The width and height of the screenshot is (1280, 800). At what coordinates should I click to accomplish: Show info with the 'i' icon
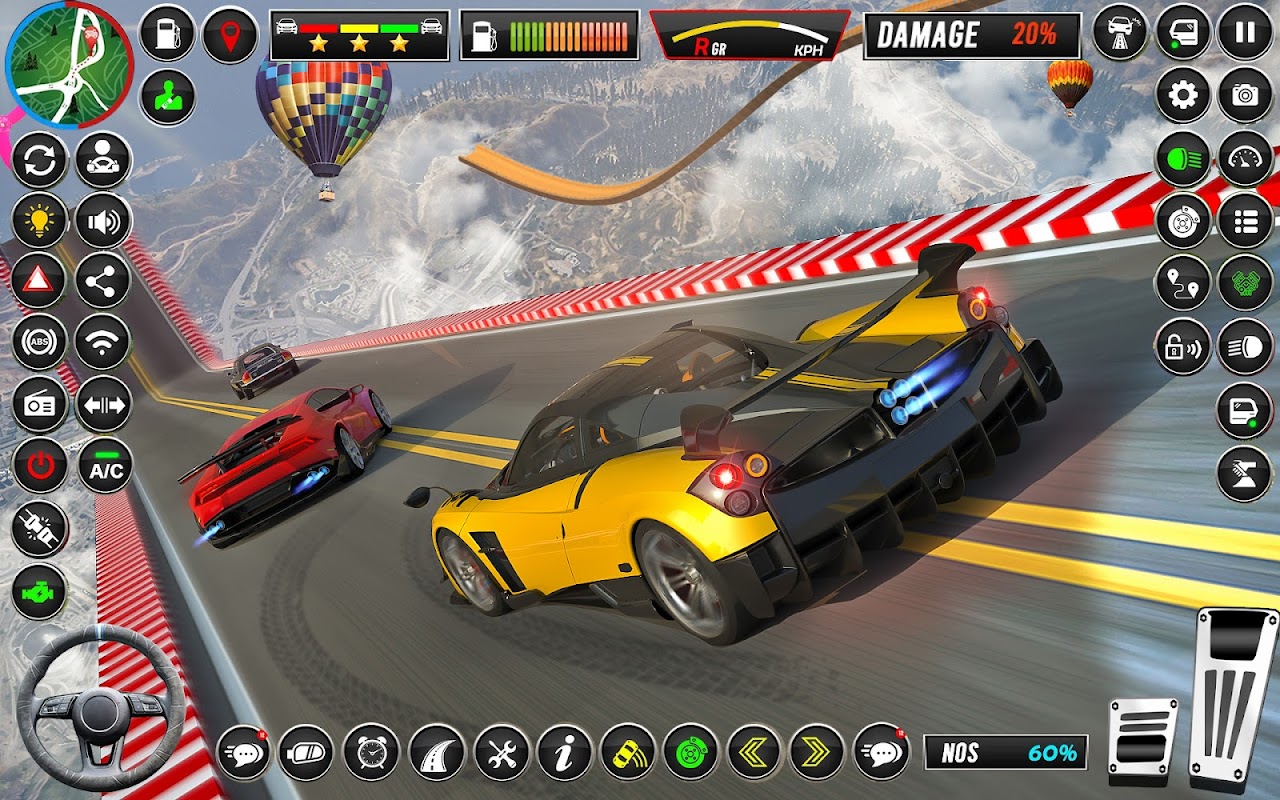coord(564,751)
